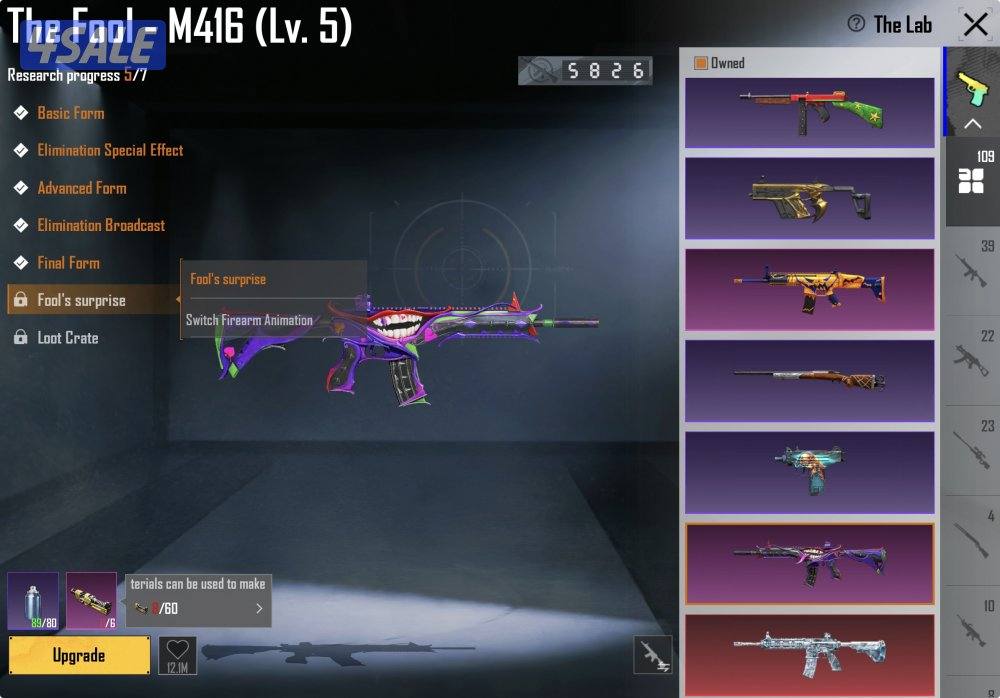
Task: Choose the Advanced Form stage
Action: [81, 188]
